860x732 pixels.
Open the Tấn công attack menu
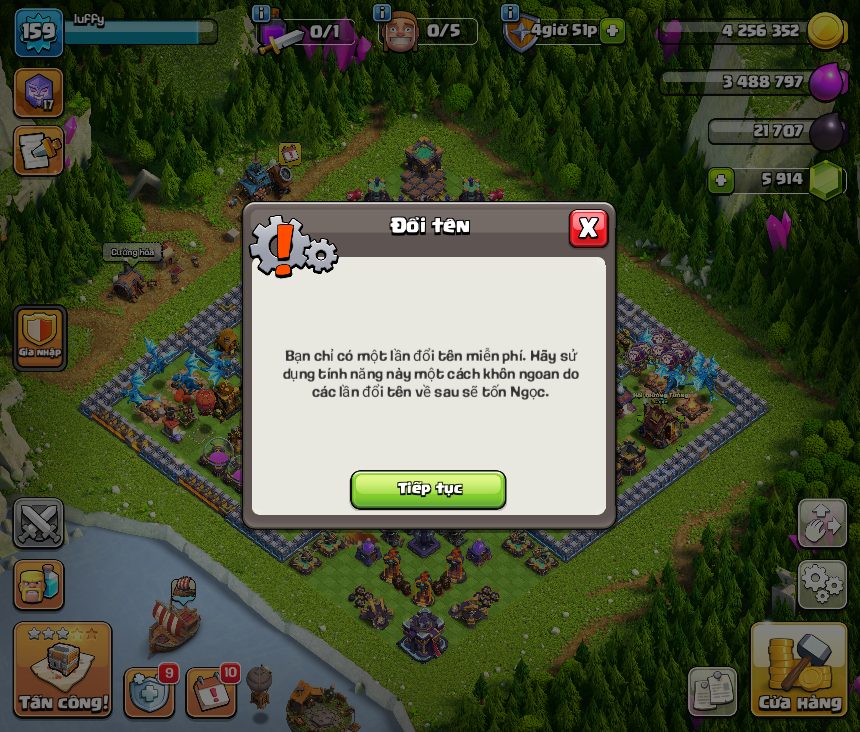[62, 670]
